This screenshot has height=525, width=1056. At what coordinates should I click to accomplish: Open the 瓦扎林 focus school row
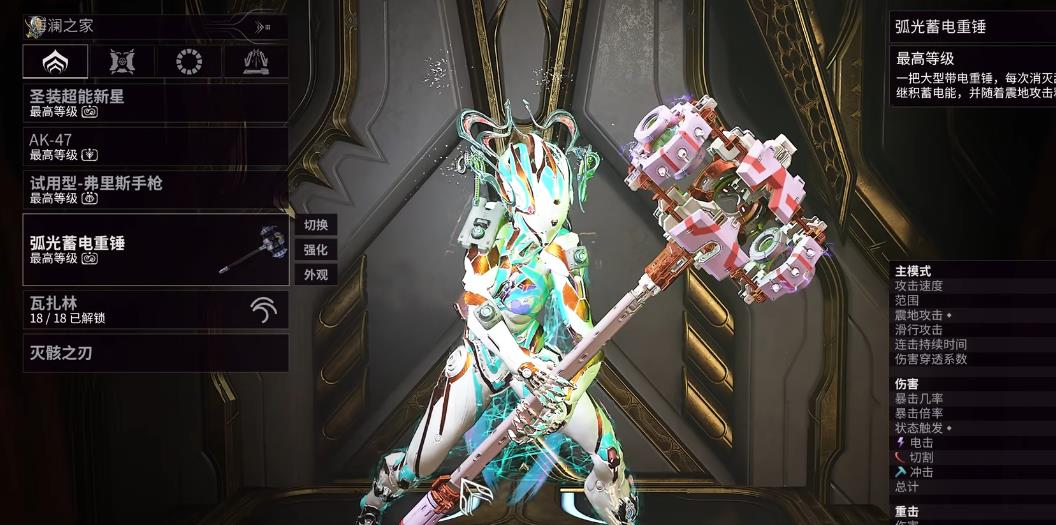pyautogui.click(x=156, y=310)
